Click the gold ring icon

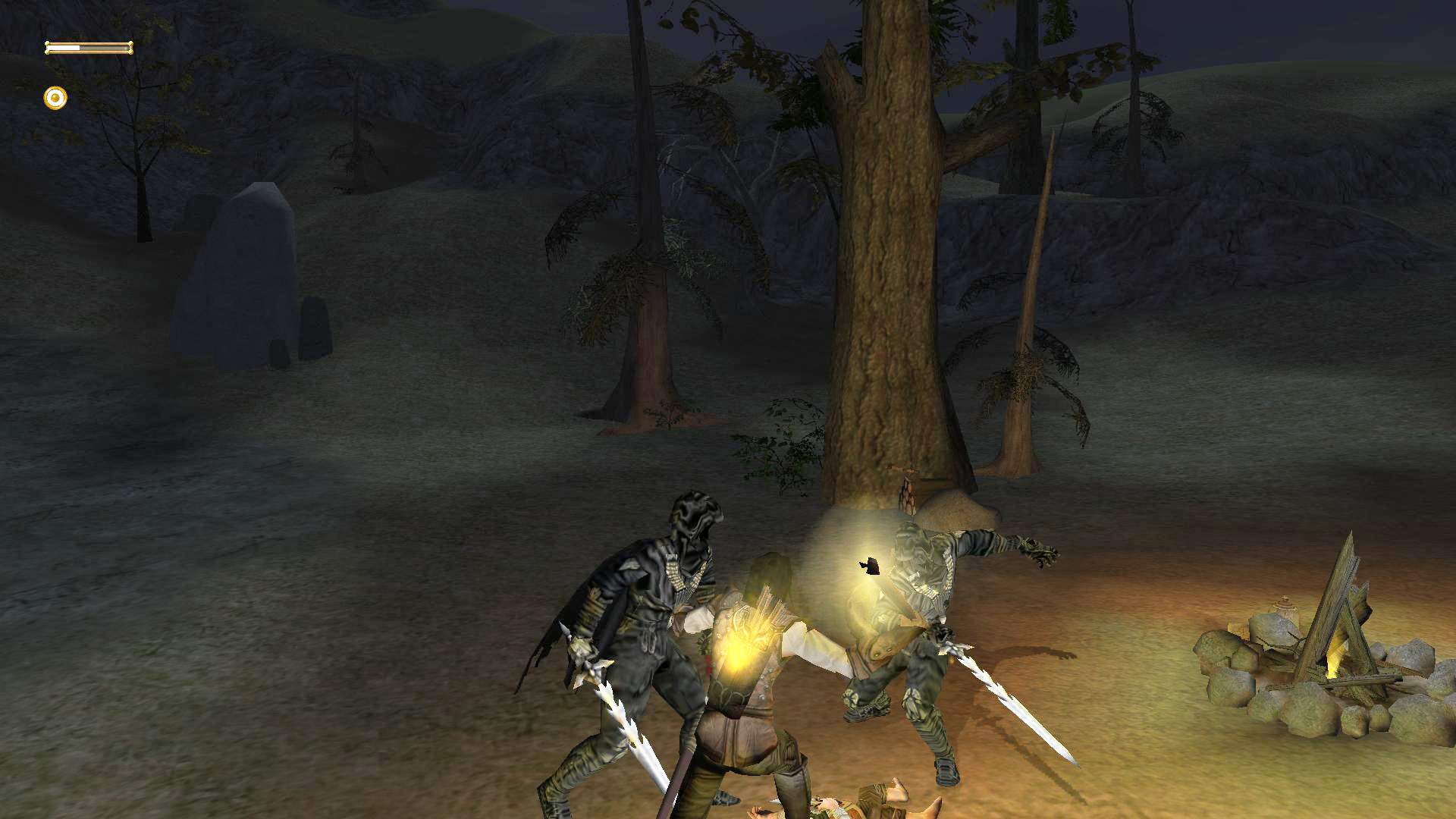tap(55, 98)
